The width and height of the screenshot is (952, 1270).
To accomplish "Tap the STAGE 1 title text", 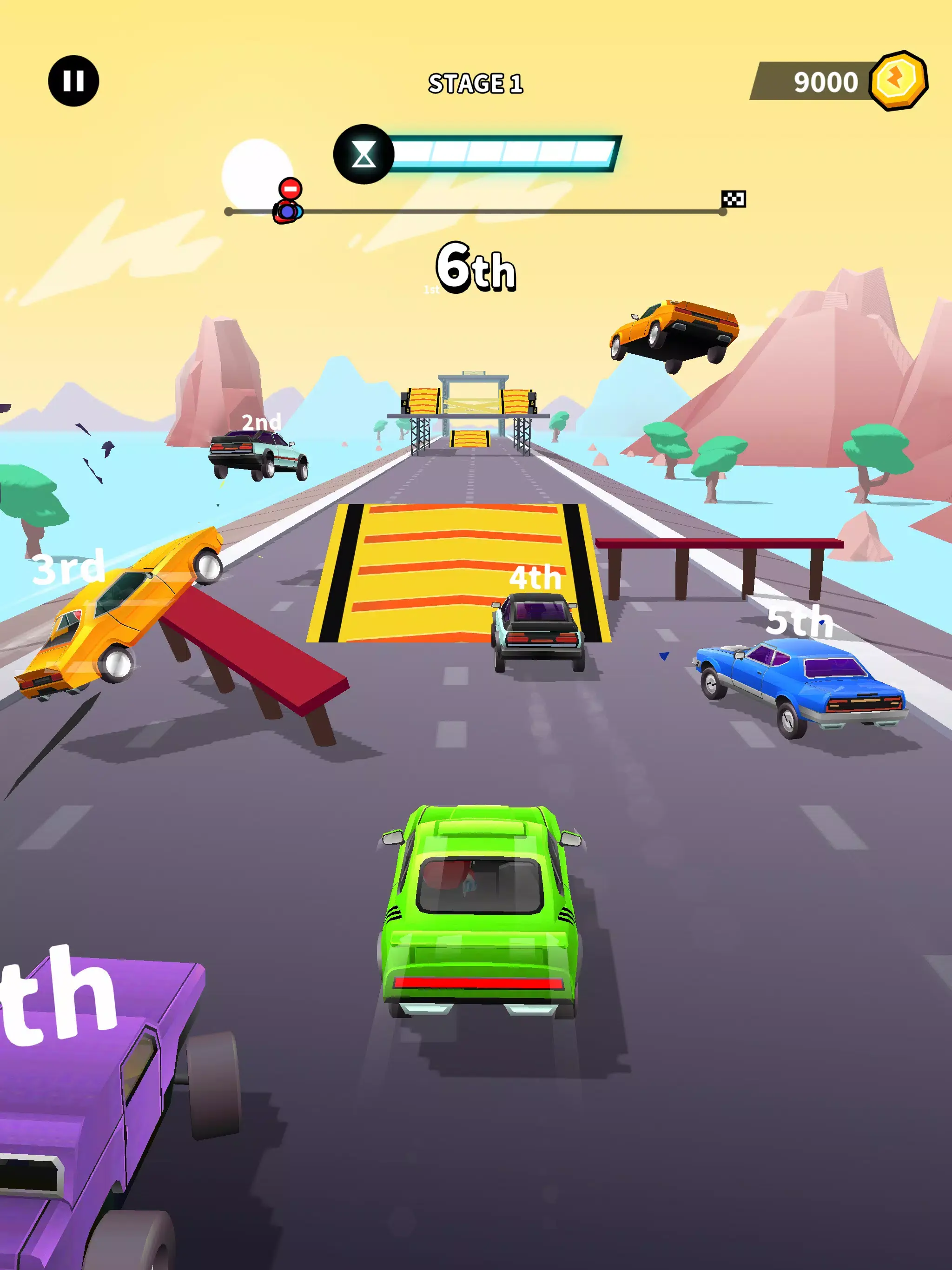I will click(x=476, y=83).
